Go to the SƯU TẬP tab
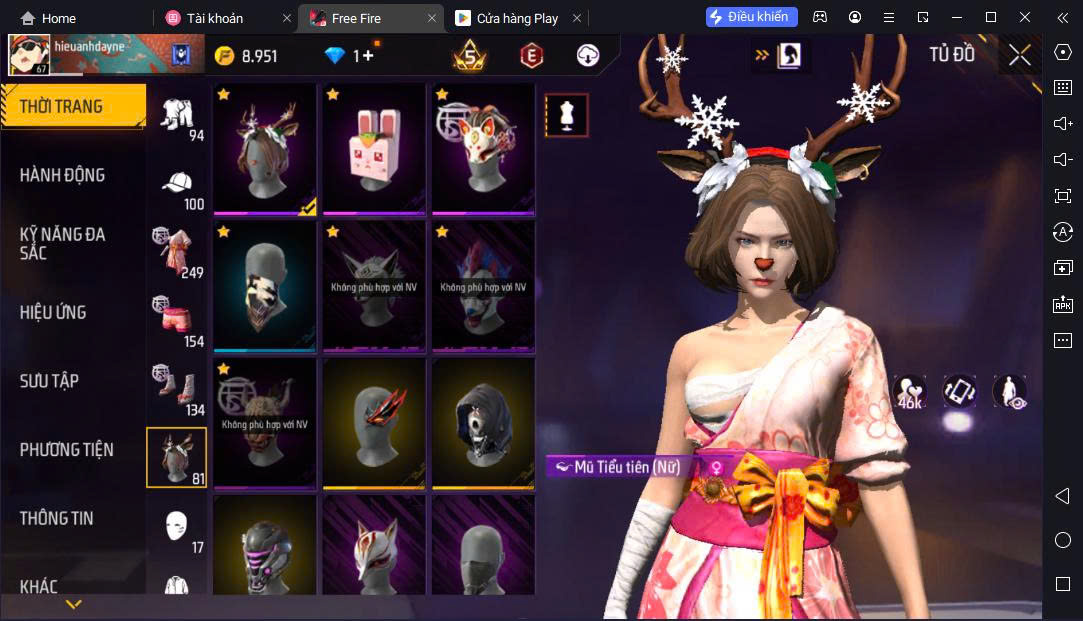Screen dimensions: 1083x621 pyautogui.click(x=49, y=381)
